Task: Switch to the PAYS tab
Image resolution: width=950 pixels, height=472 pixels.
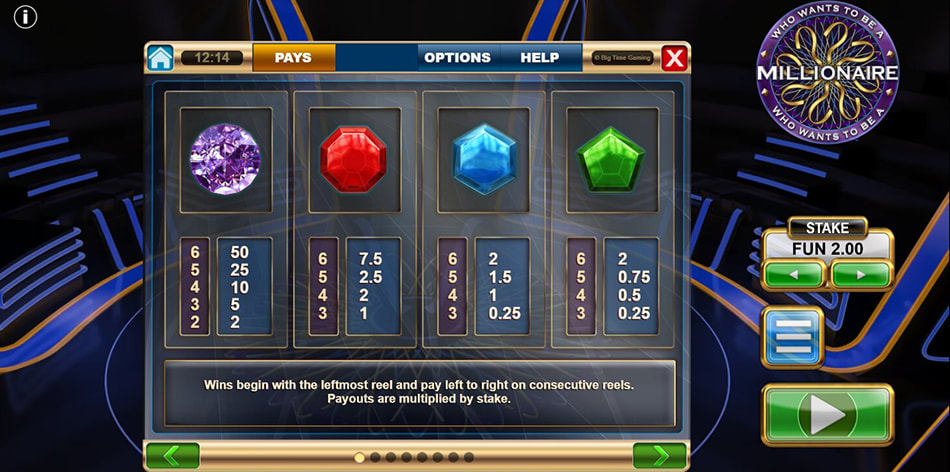Action: pos(293,58)
